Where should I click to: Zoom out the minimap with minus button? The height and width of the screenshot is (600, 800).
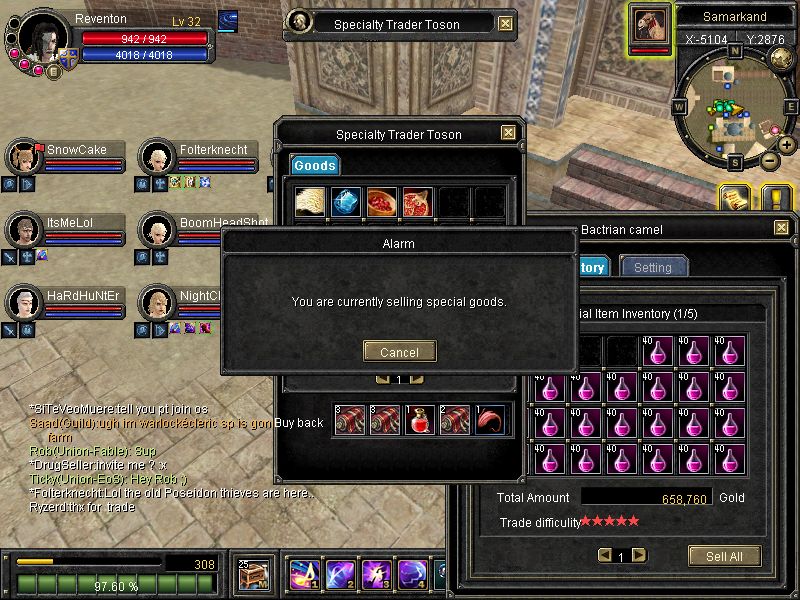coord(769,160)
